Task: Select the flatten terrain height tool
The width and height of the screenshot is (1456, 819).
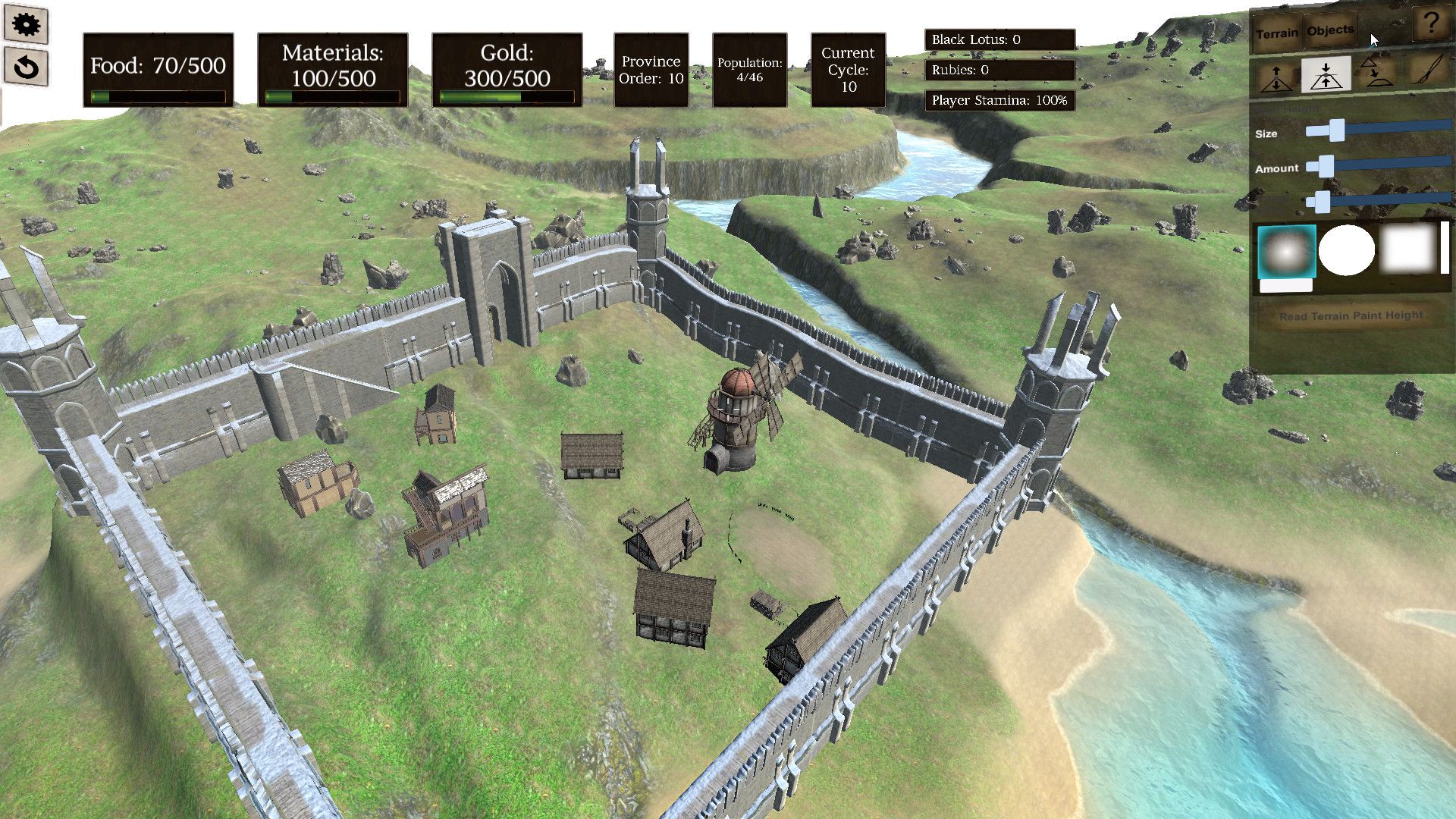Action: (x=1326, y=75)
